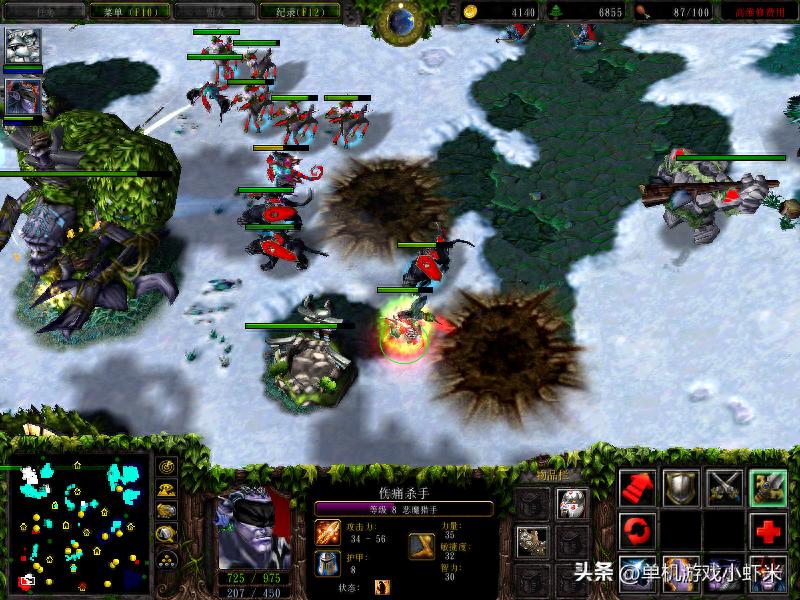Toggle the minimap terrain display button
The height and width of the screenshot is (600, 800).
[x=167, y=490]
